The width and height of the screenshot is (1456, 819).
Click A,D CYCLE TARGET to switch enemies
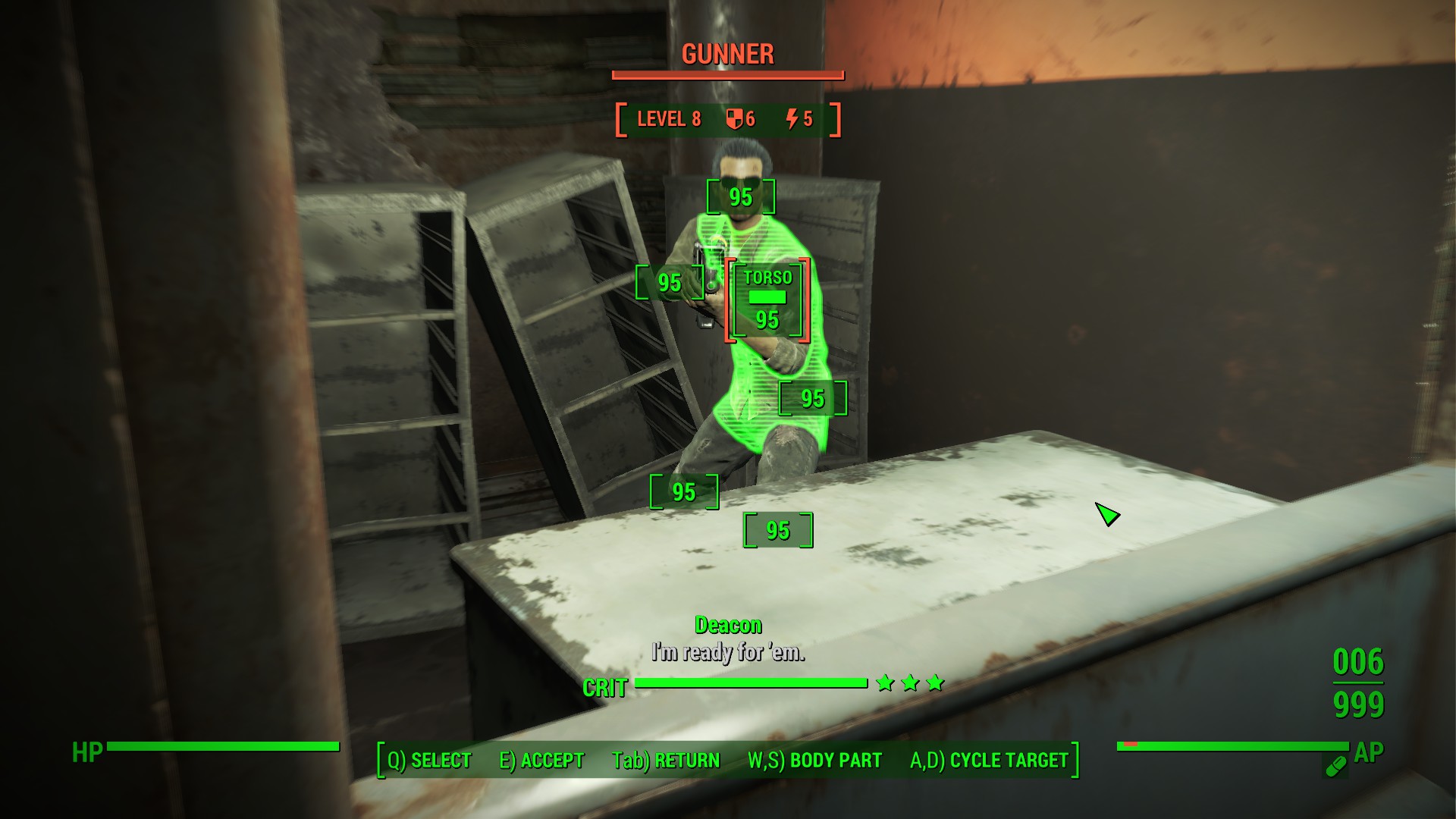pos(990,758)
